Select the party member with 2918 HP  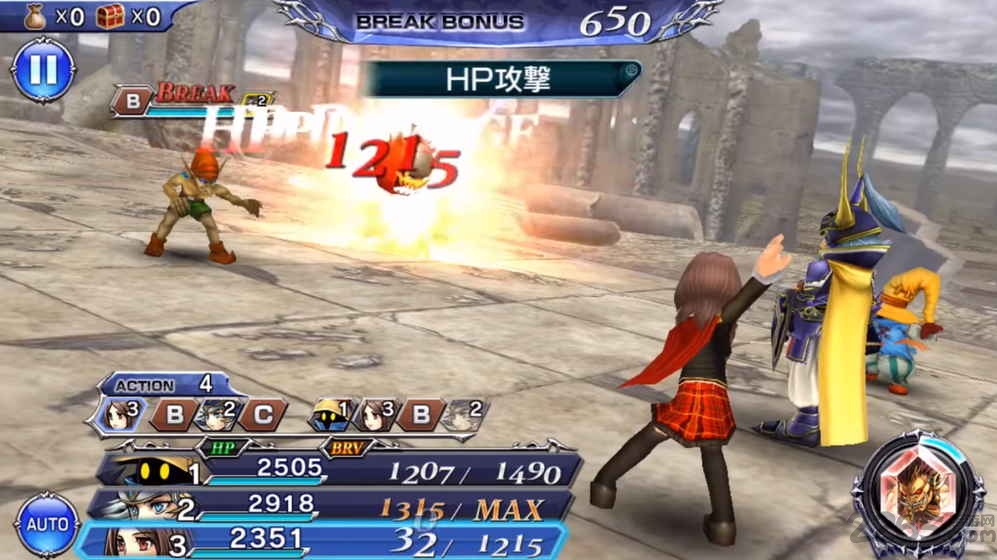click(340, 505)
